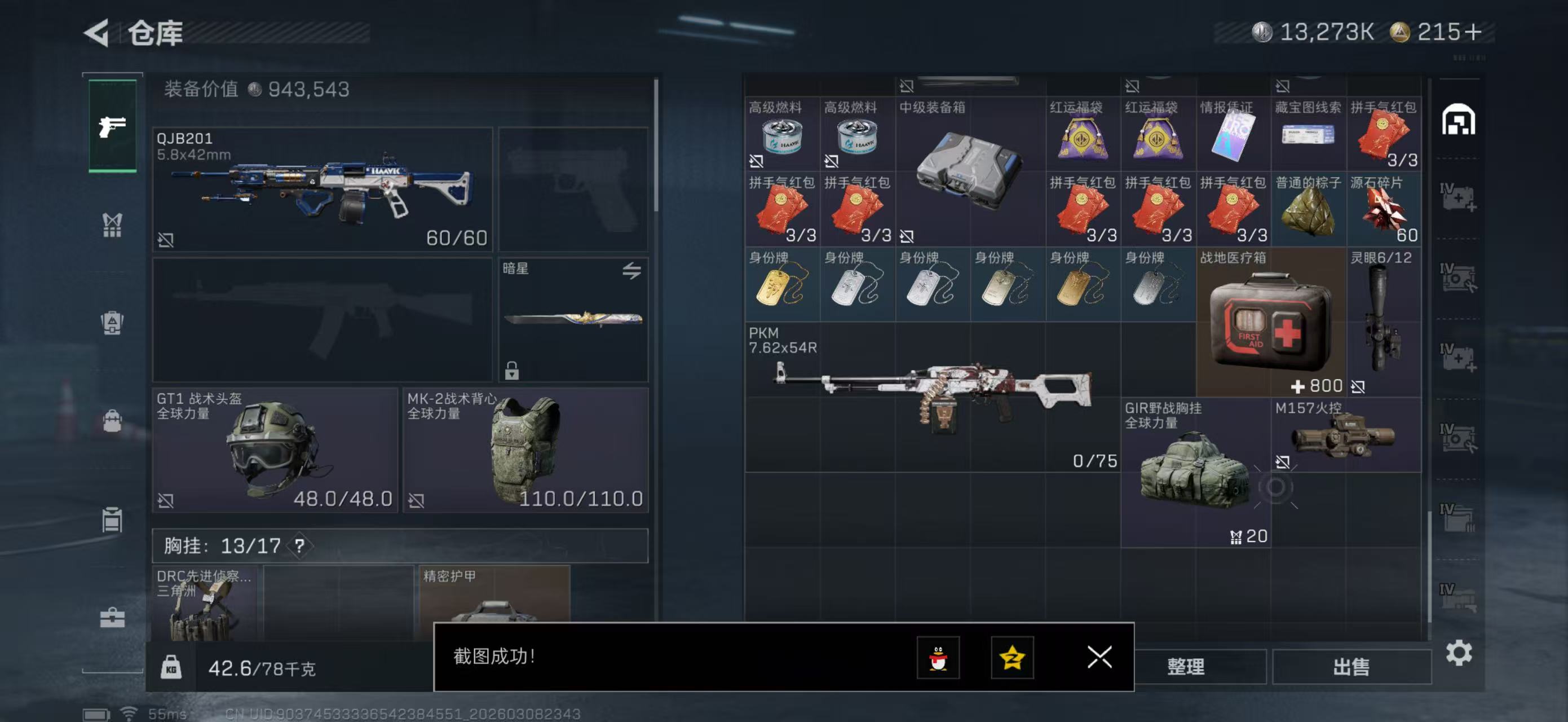
Task: Select the 战地医疗箱 first aid kit
Action: coord(1271,323)
